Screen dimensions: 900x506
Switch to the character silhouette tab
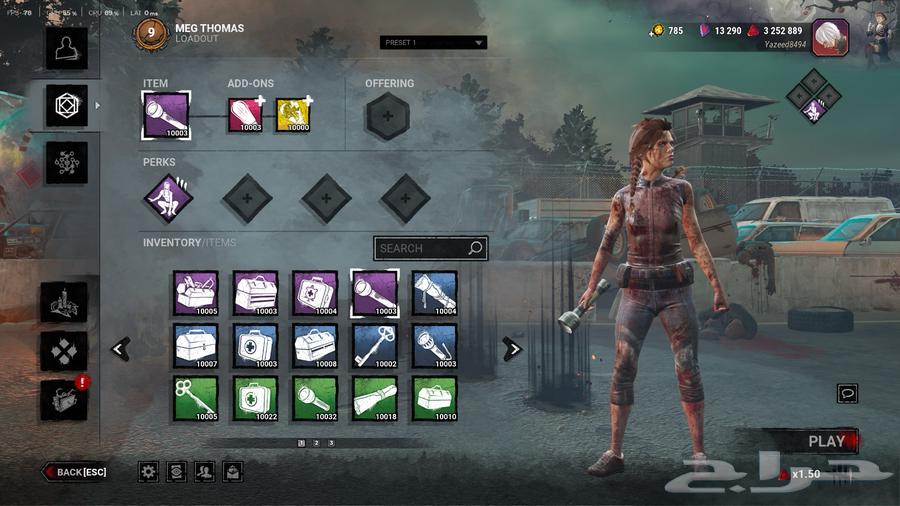point(67,48)
